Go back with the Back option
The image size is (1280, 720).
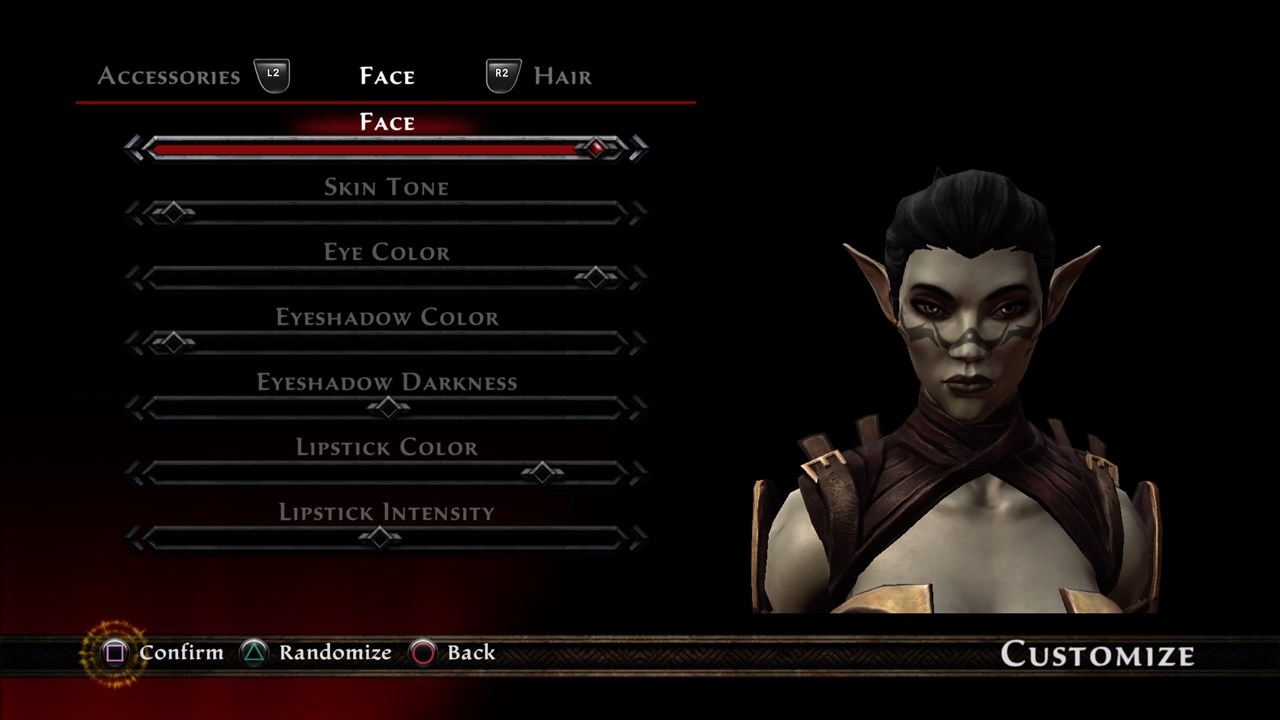point(454,653)
